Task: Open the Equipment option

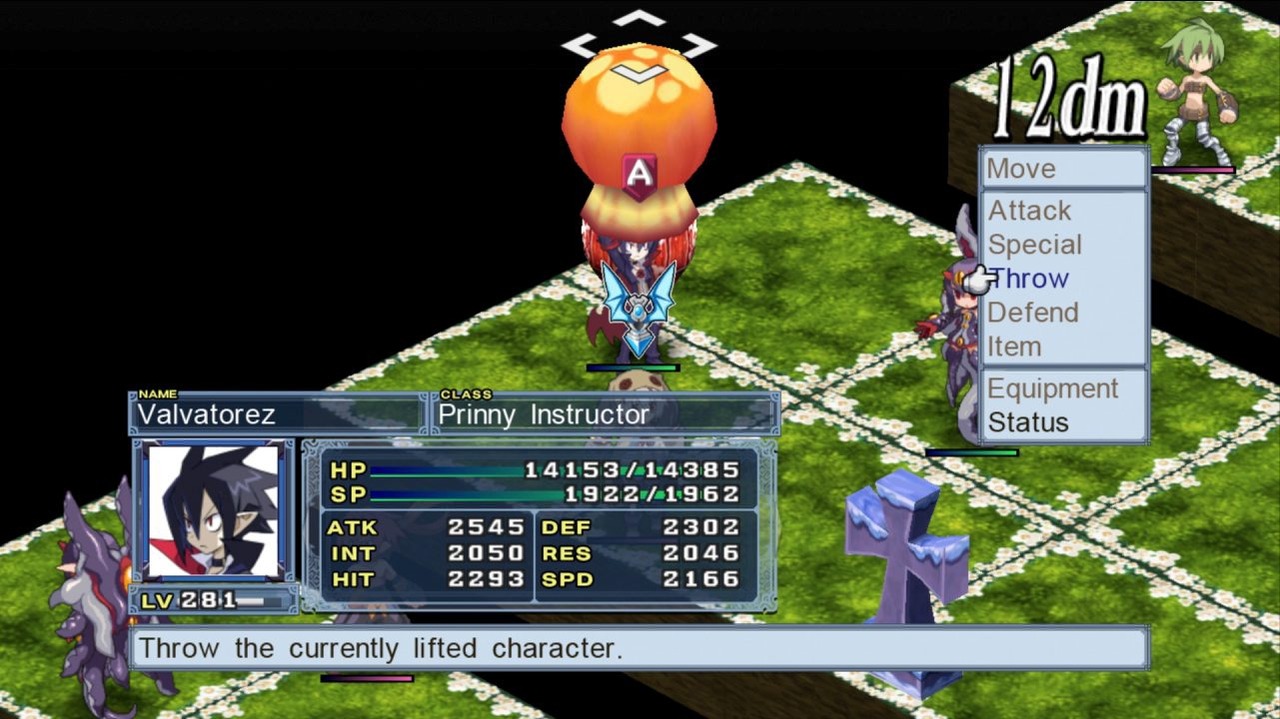Action: 1053,389
